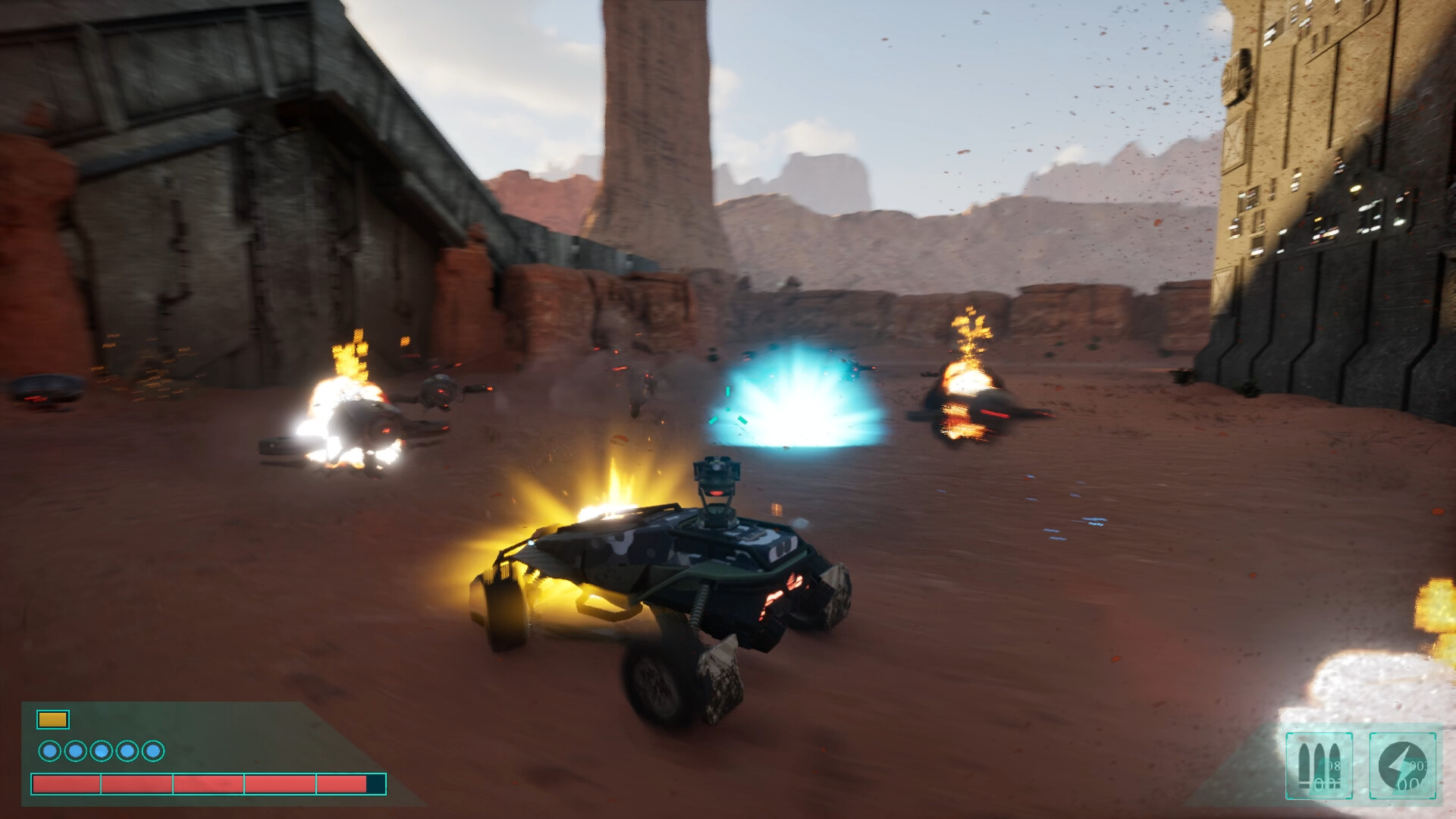Image resolution: width=1456 pixels, height=819 pixels.
Task: Click the middle blue charge pip
Action: (101, 751)
